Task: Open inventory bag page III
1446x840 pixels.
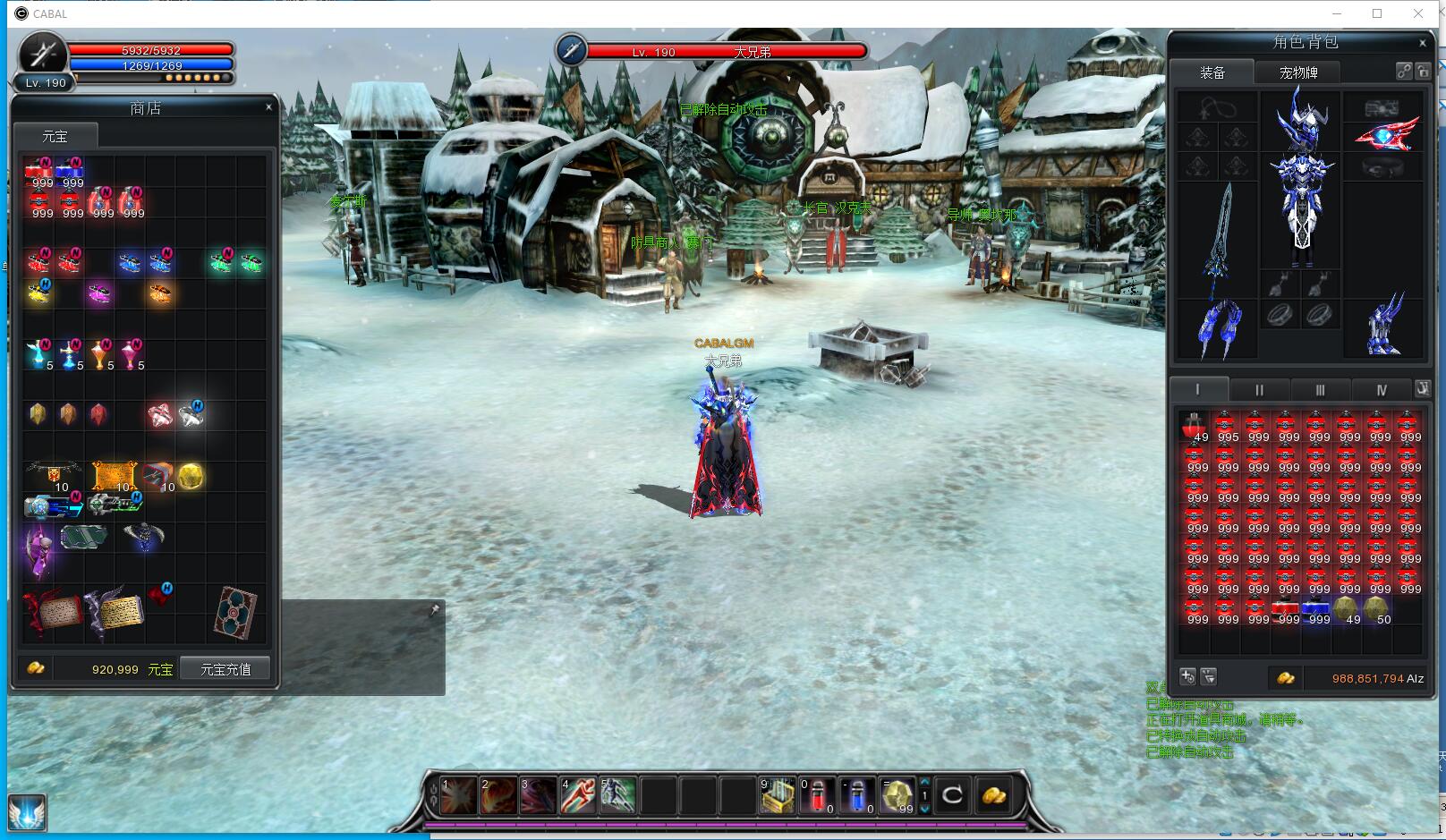Action: (1320, 390)
